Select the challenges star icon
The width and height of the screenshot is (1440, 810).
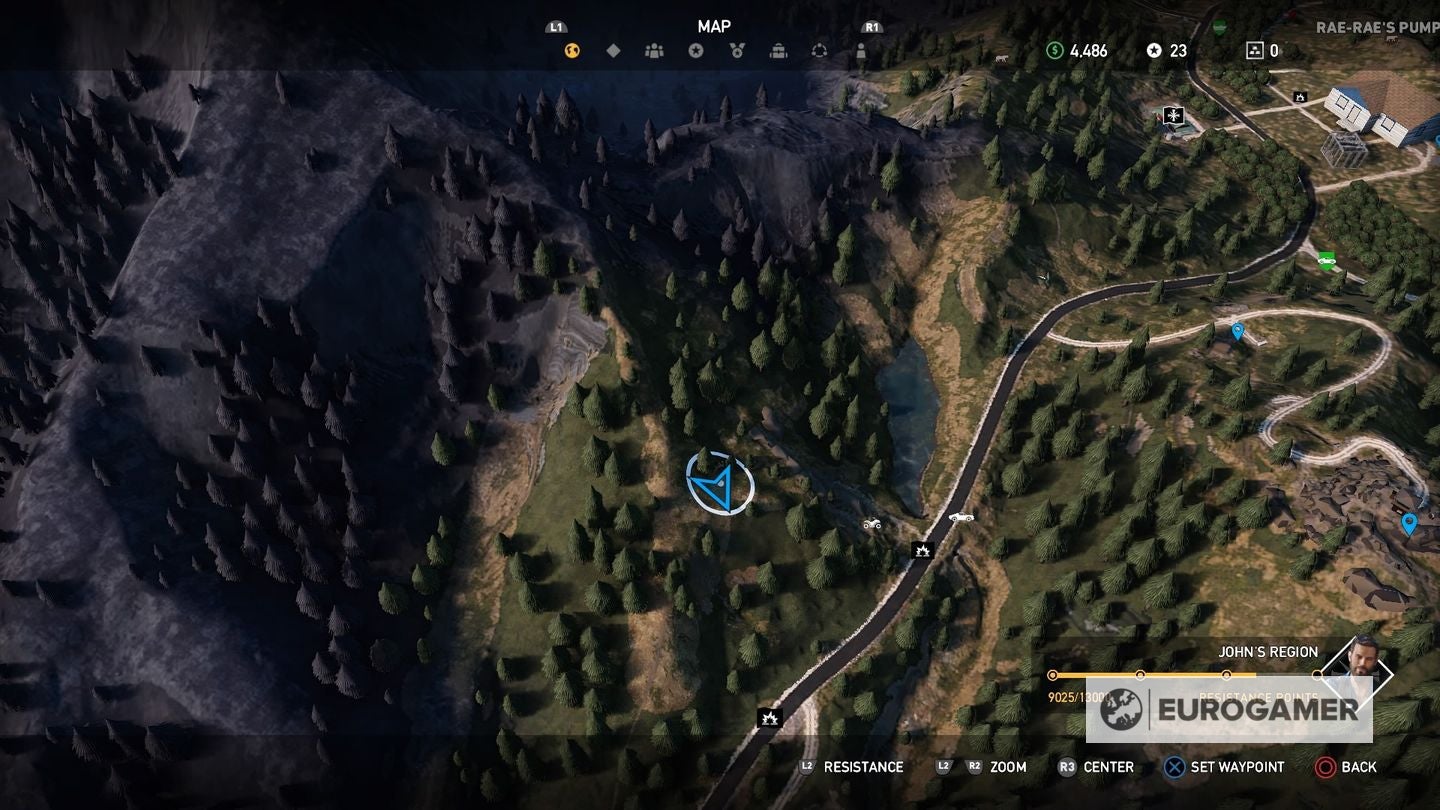(697, 50)
